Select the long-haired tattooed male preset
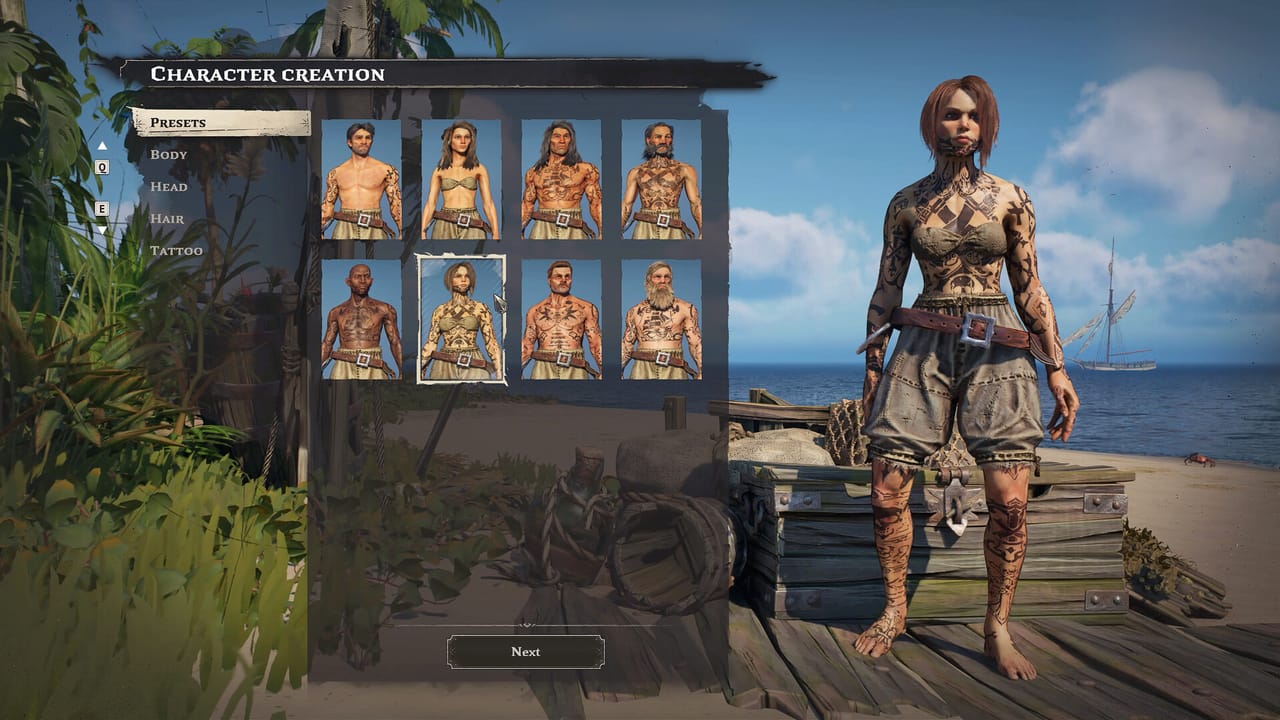This screenshot has width=1280, height=720. [x=559, y=180]
